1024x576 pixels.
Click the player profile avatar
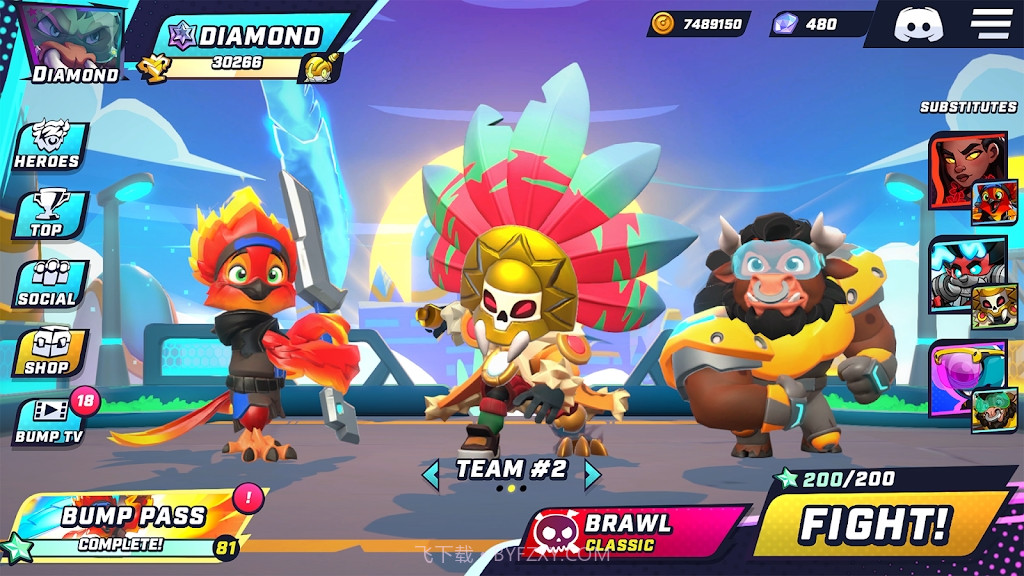coord(75,42)
